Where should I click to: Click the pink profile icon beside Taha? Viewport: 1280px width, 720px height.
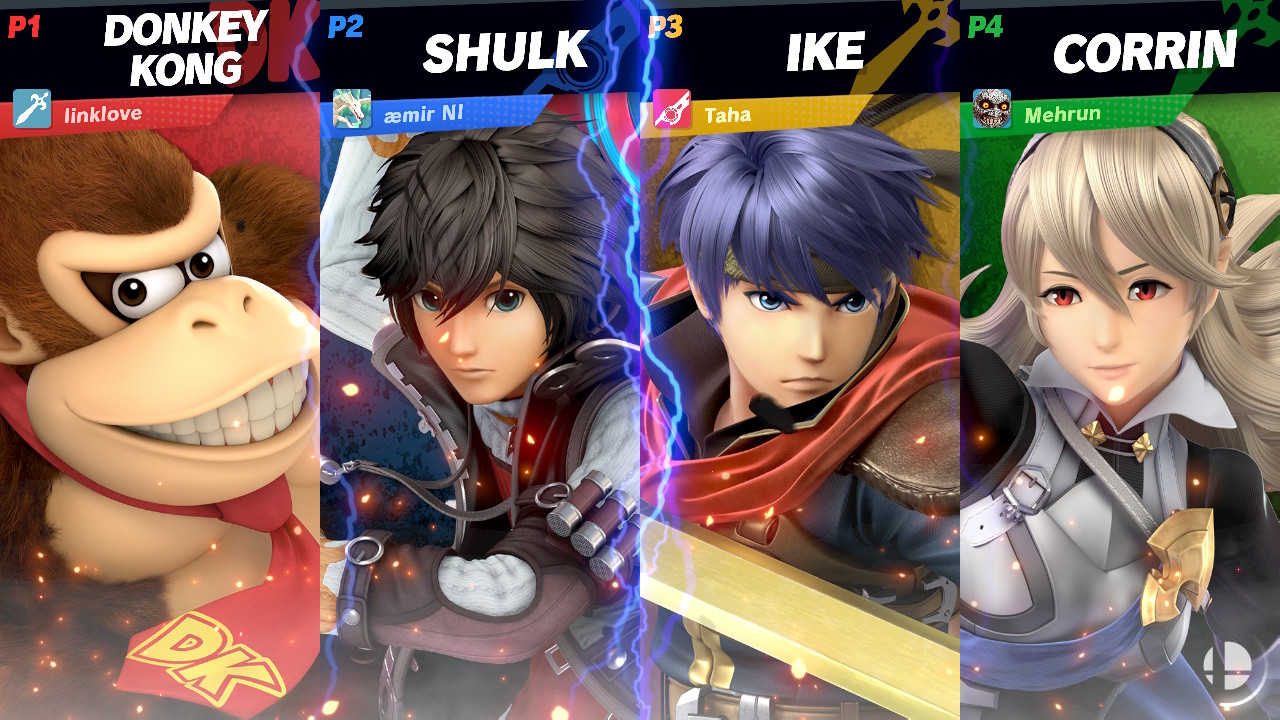[672, 109]
